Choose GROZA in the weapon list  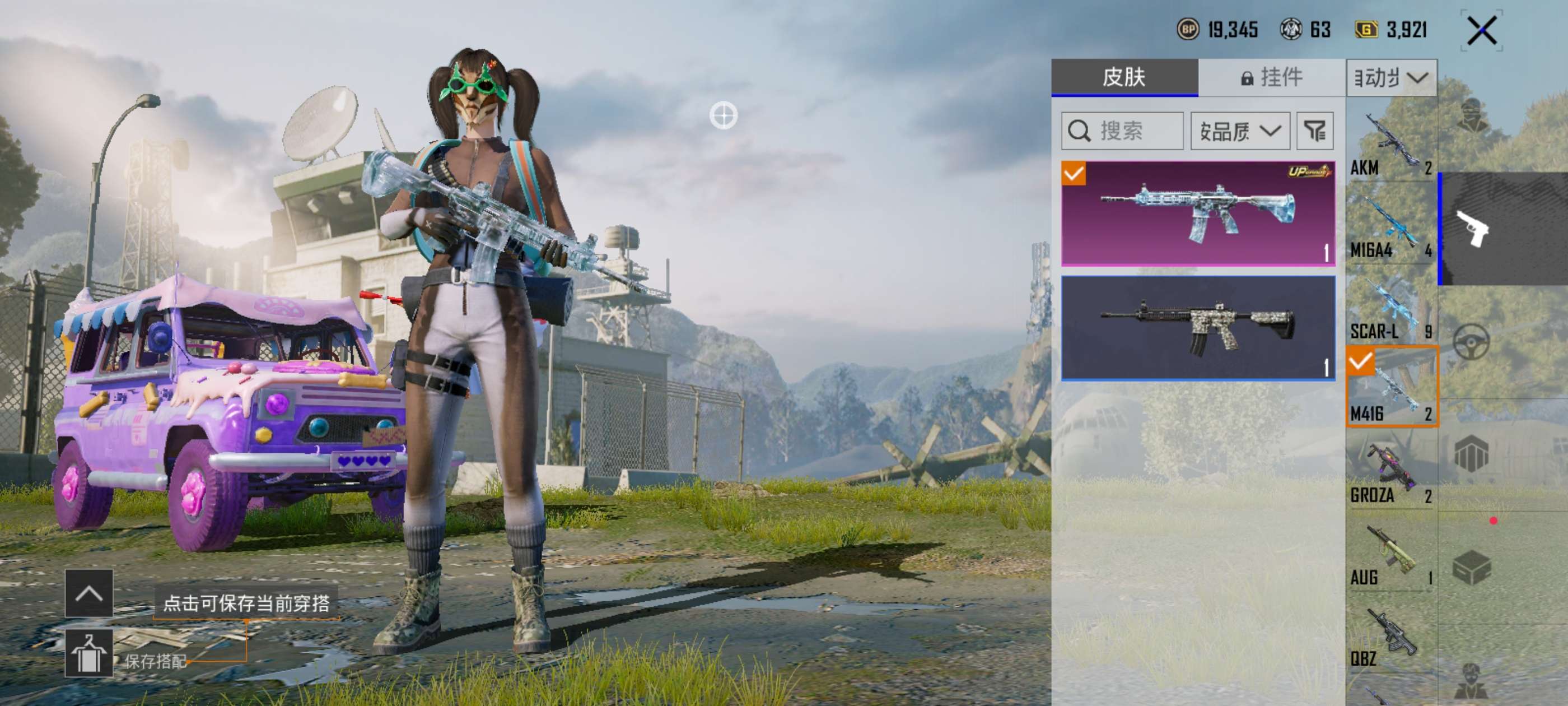click(x=1391, y=472)
